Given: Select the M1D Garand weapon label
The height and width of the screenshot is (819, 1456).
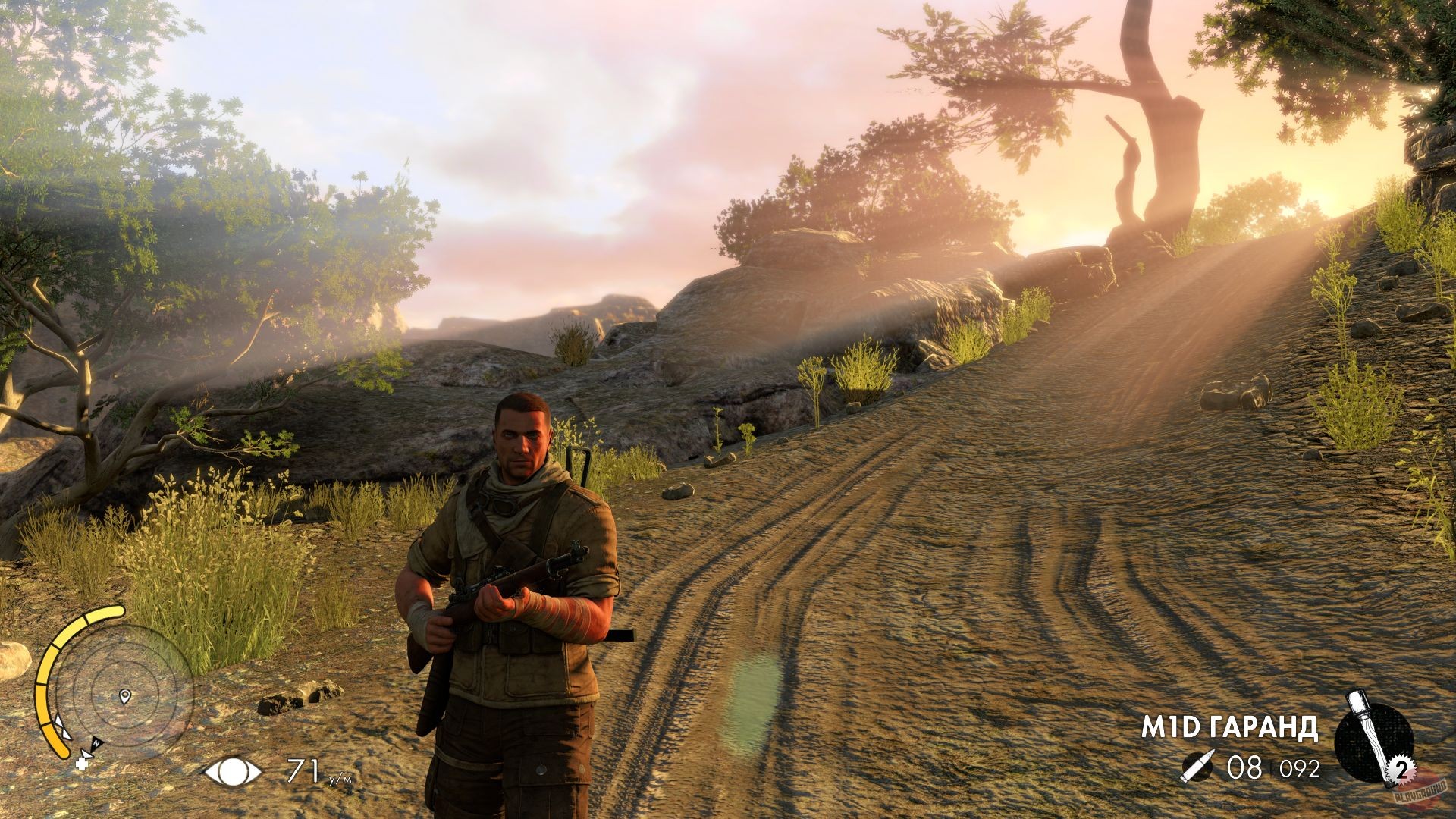Looking at the screenshot, I should pos(1229,727).
